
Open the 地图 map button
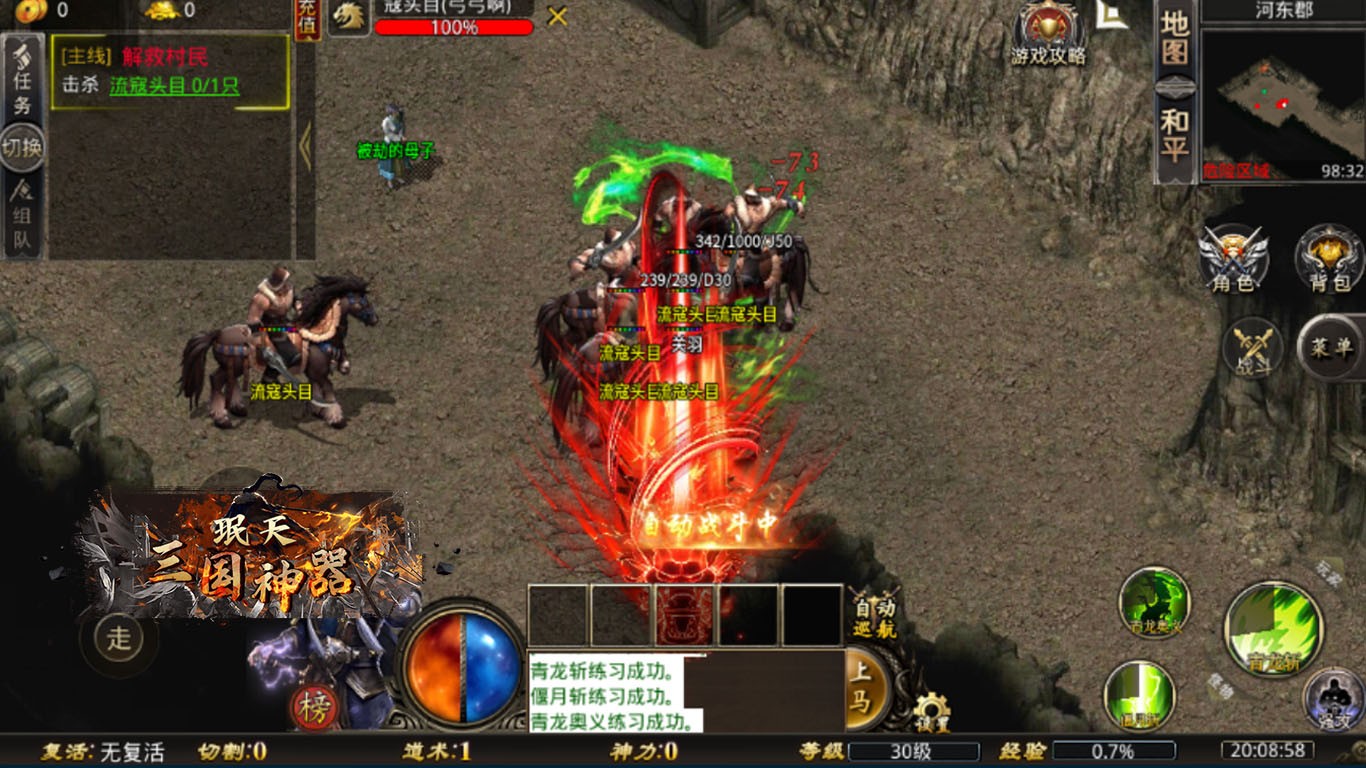(1175, 40)
